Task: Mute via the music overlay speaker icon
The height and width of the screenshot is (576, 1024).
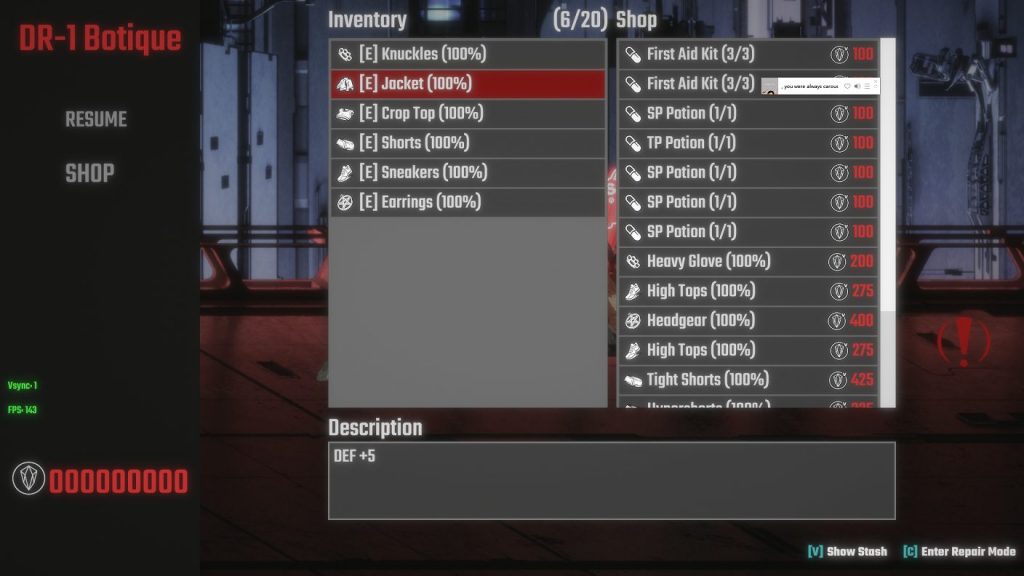Action: click(x=857, y=87)
